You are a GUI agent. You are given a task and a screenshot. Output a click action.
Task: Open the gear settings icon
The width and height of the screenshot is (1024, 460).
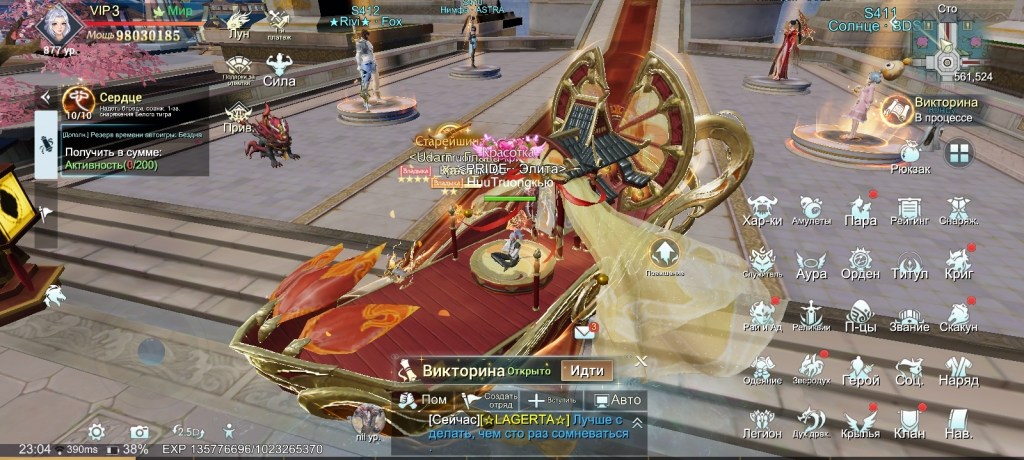point(96,431)
